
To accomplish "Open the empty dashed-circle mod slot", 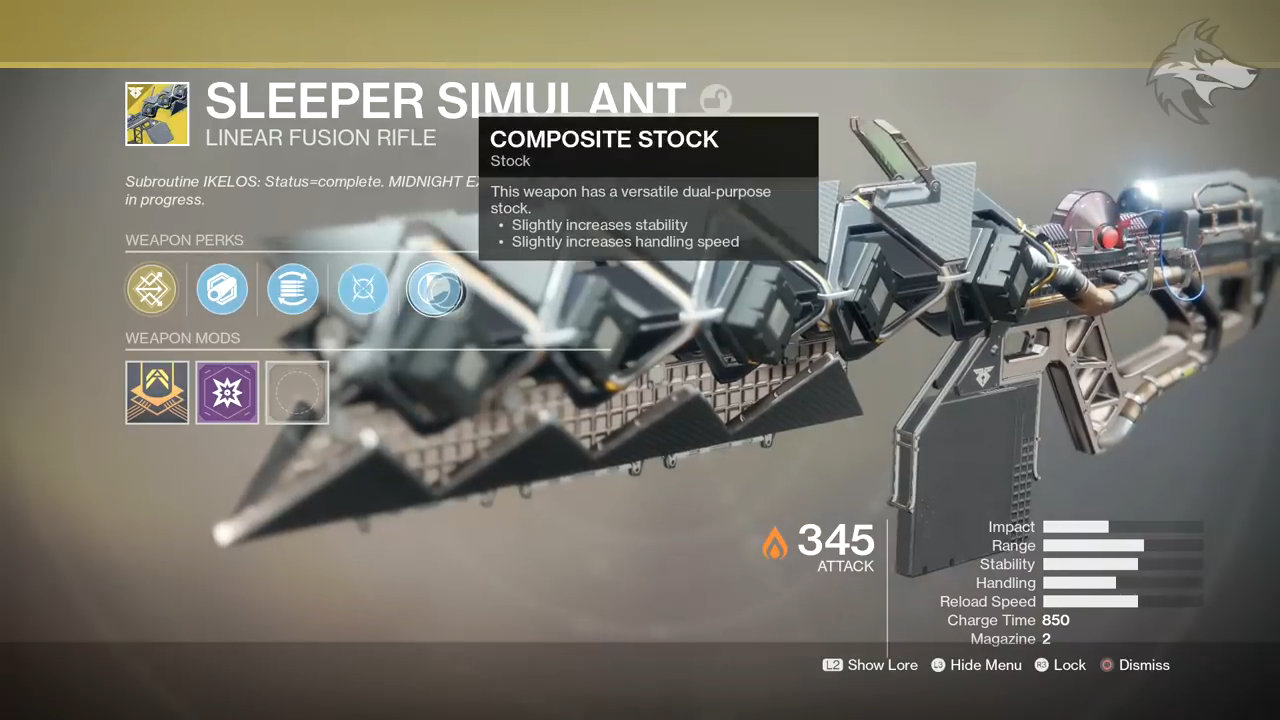I will tap(297, 392).
